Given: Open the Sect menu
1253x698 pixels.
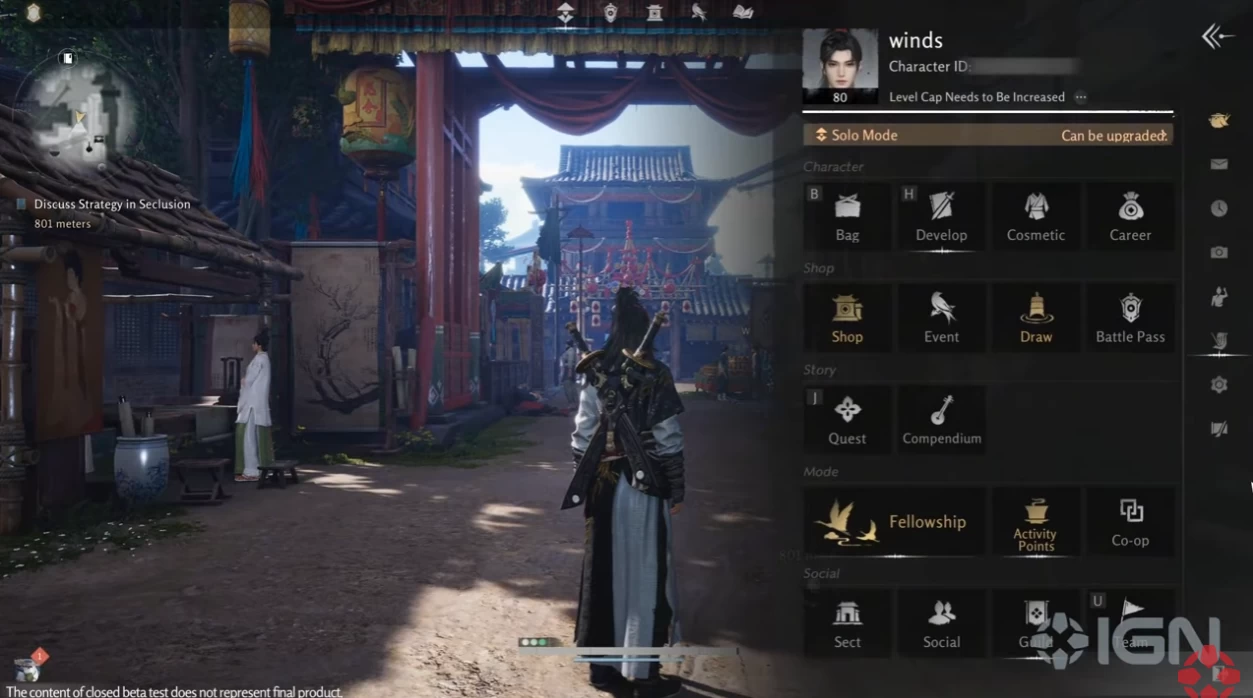Looking at the screenshot, I should pos(847,622).
